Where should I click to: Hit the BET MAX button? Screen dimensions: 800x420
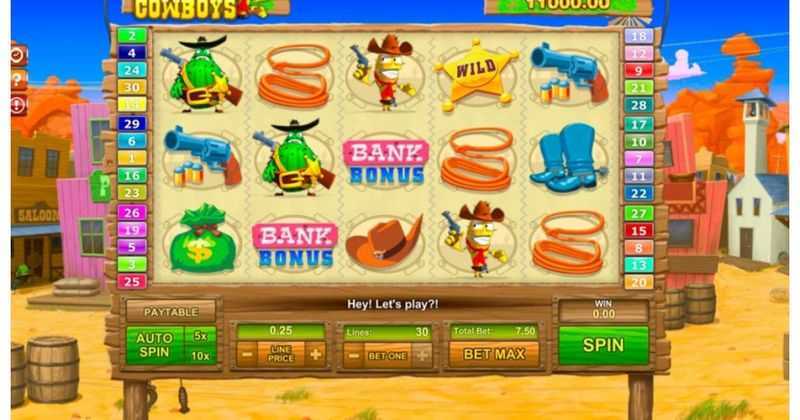492,354
